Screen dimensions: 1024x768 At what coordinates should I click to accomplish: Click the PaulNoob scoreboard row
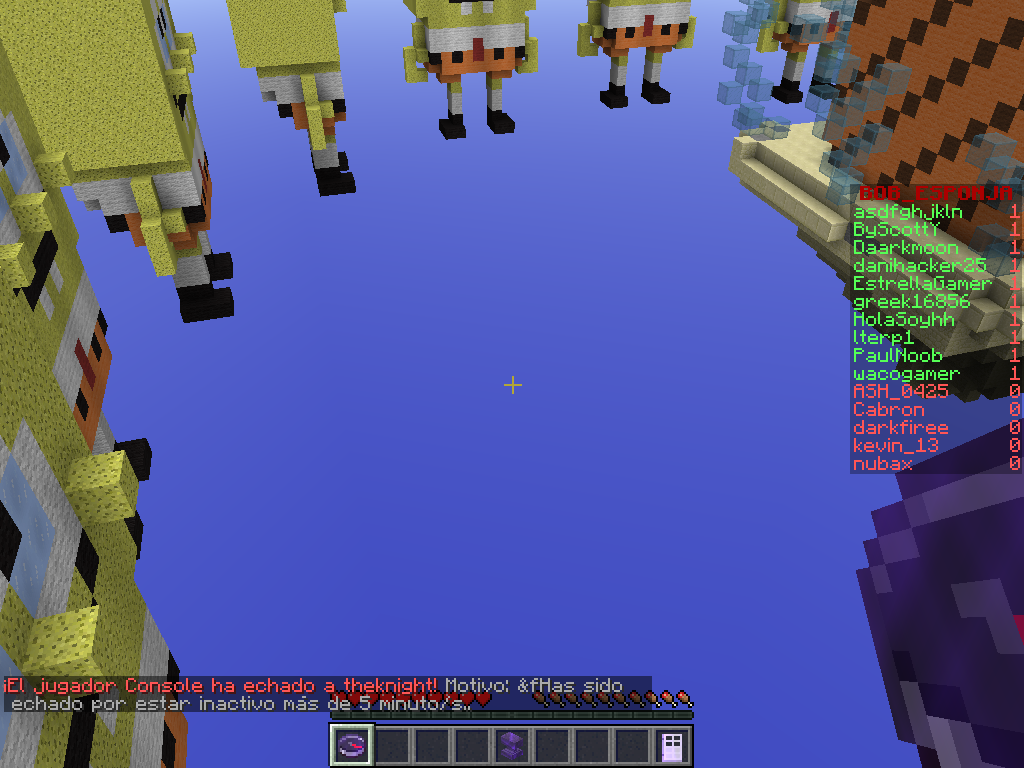tap(897, 356)
